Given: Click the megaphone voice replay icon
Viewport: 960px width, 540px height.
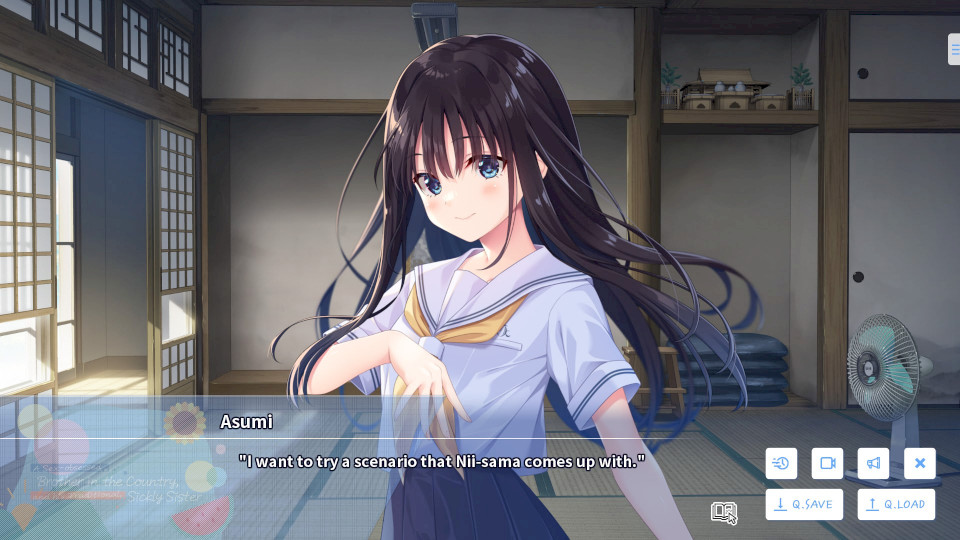Looking at the screenshot, I should [x=873, y=463].
